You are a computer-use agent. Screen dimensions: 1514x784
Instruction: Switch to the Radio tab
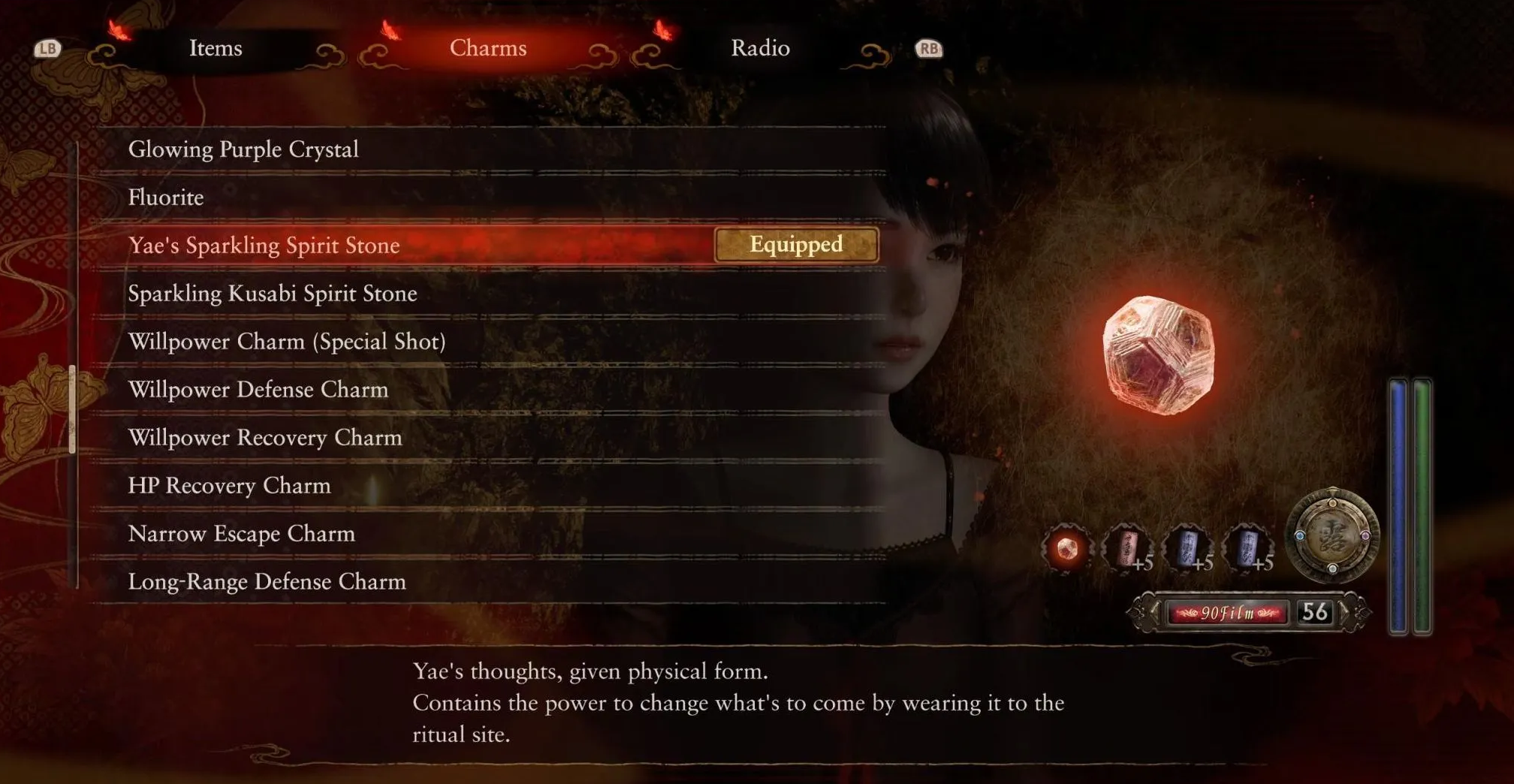[x=760, y=48]
